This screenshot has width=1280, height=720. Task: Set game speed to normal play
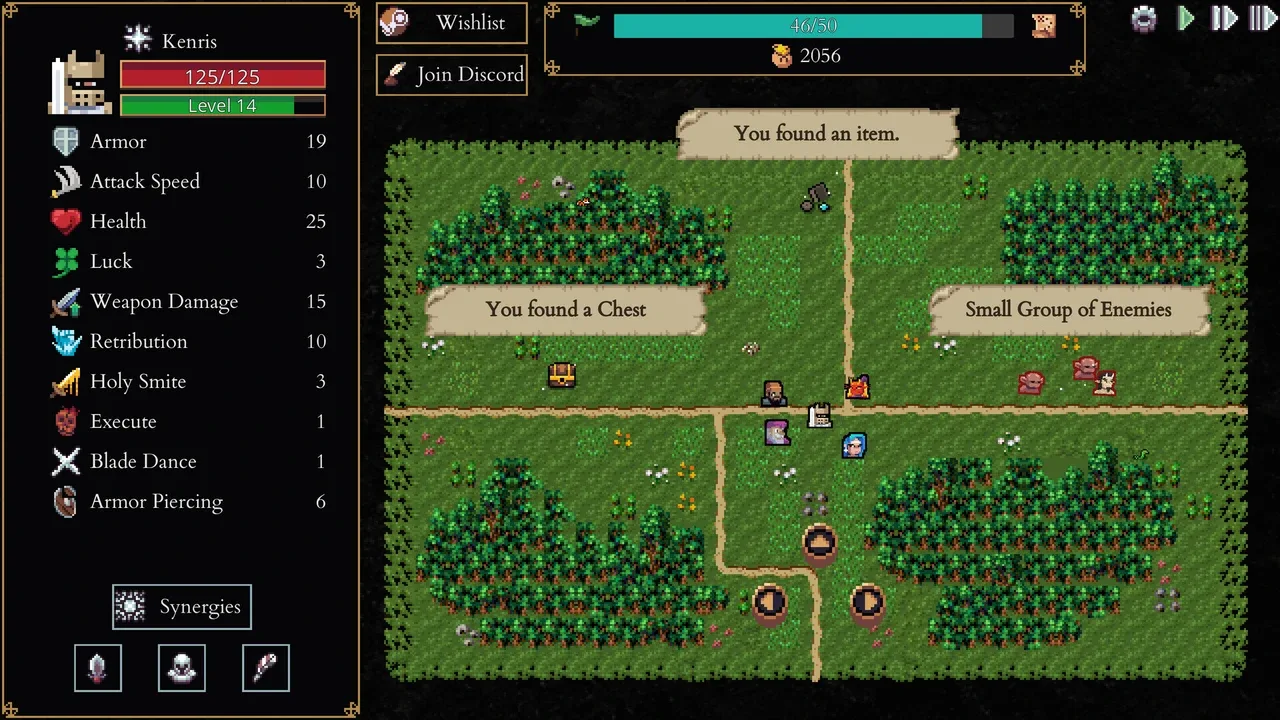(1186, 19)
